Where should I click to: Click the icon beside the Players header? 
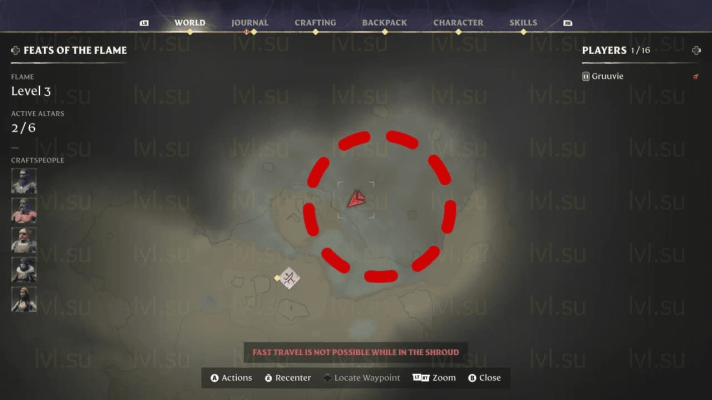[x=696, y=50]
